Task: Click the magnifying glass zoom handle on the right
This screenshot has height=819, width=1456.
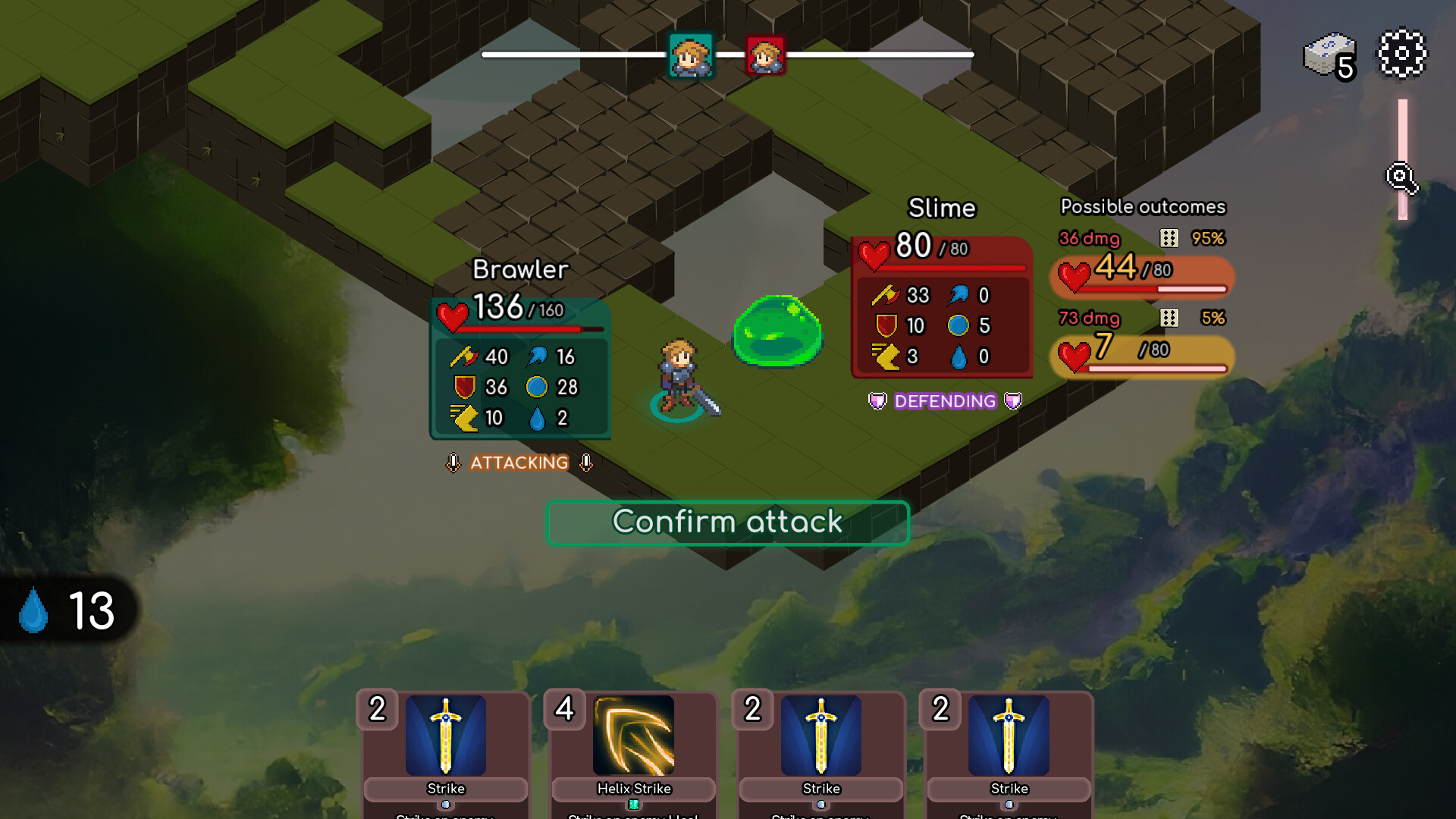Action: (1401, 177)
